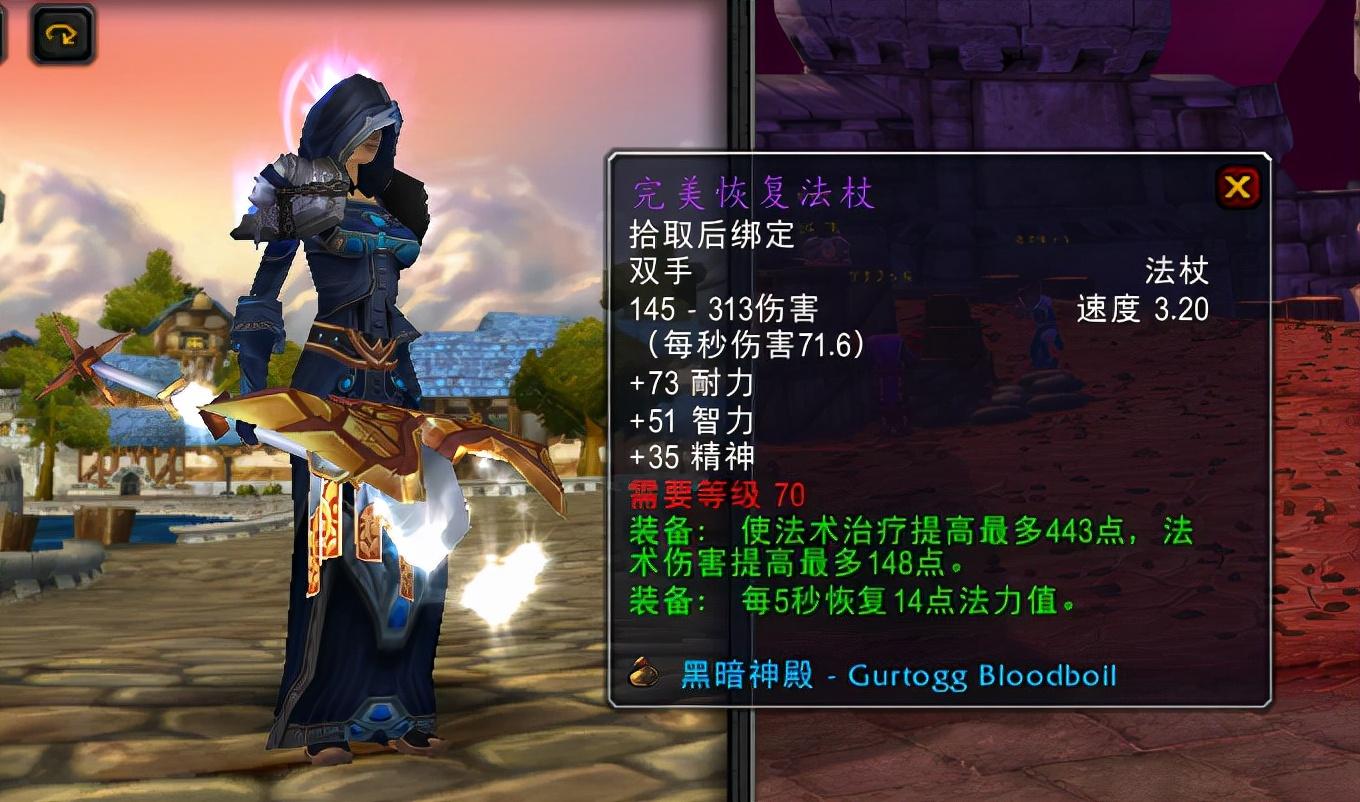
Task: Click the bag icon beside 黑暗神殿
Action: [x=644, y=673]
